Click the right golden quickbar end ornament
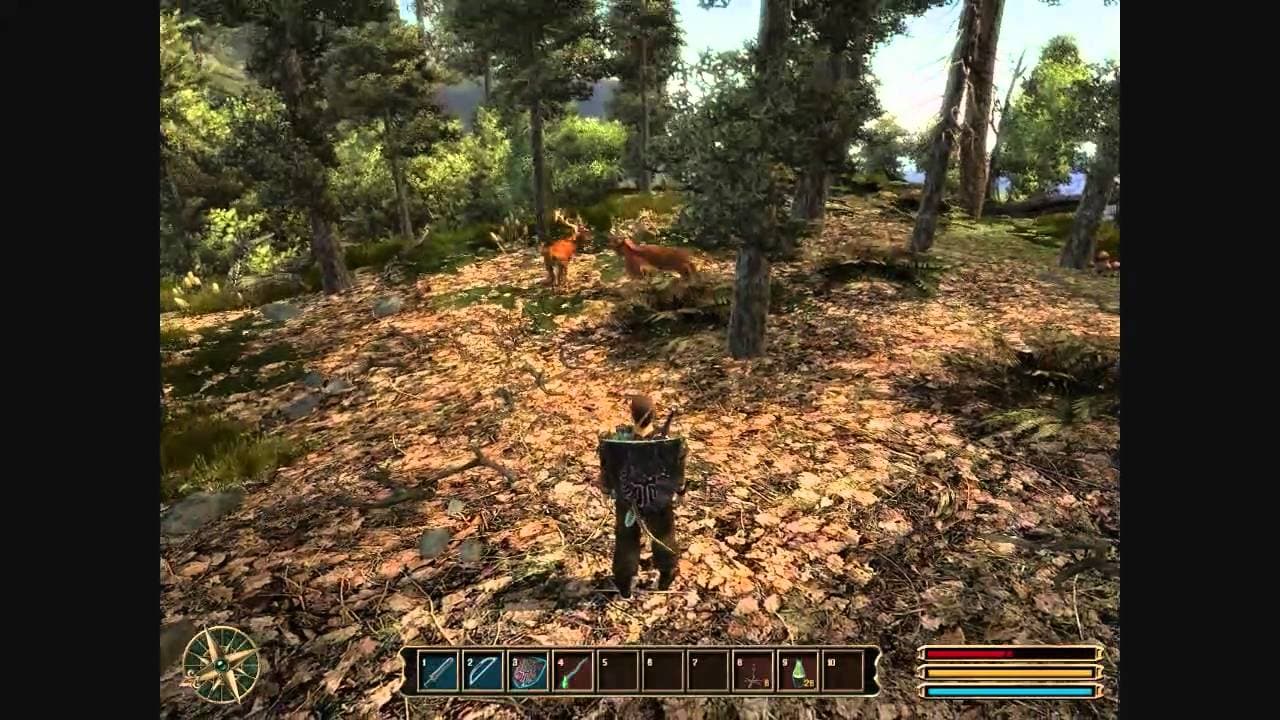The height and width of the screenshot is (720, 1280). [x=876, y=672]
